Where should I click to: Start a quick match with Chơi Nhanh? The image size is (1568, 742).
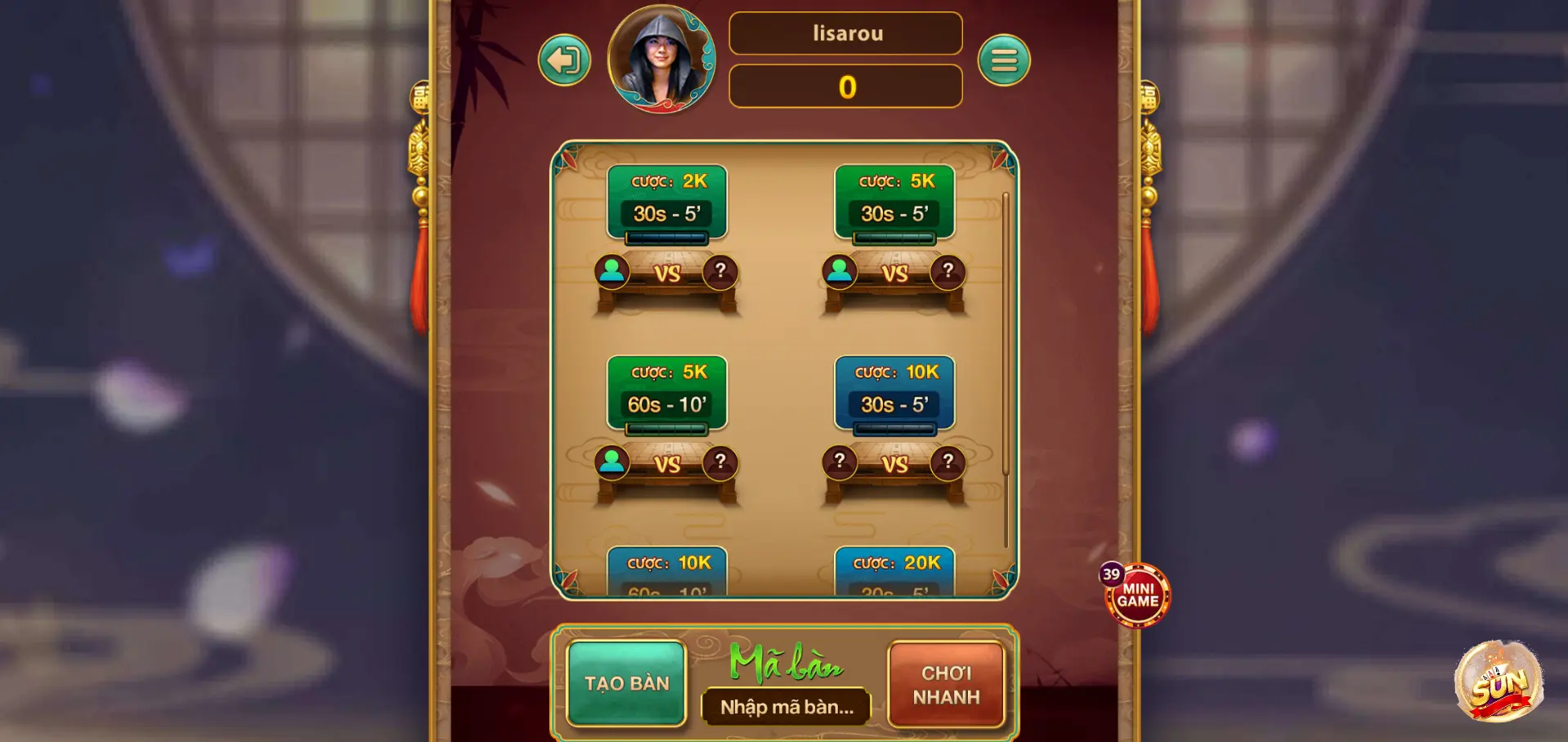[946, 685]
